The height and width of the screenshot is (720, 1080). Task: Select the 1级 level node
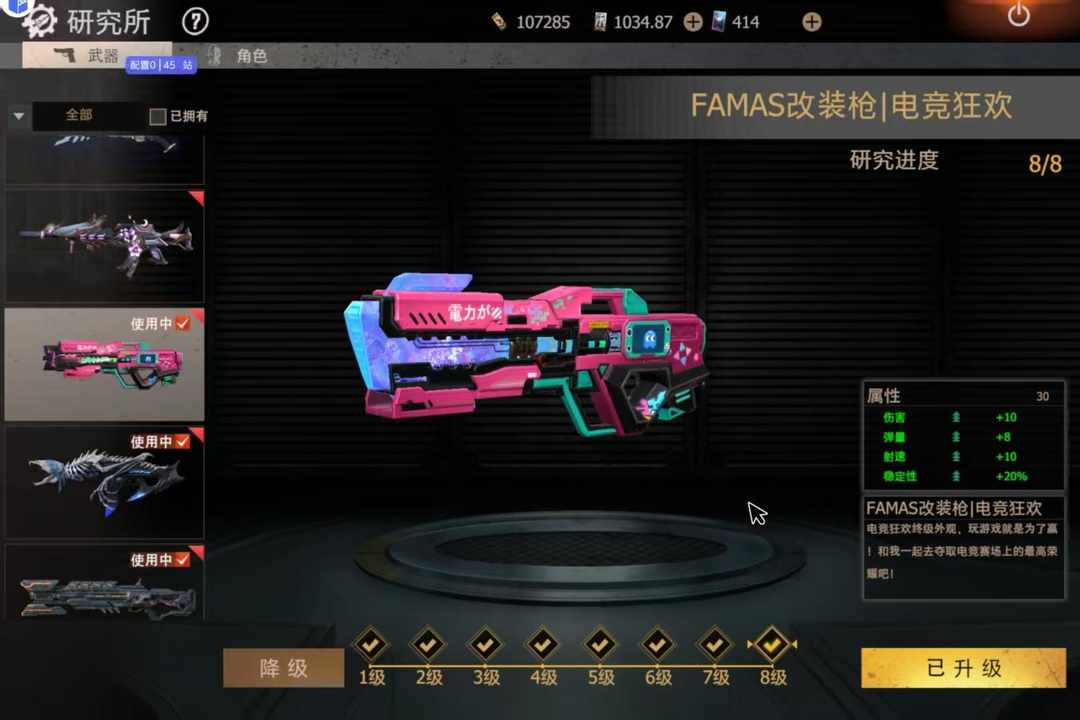coord(371,645)
